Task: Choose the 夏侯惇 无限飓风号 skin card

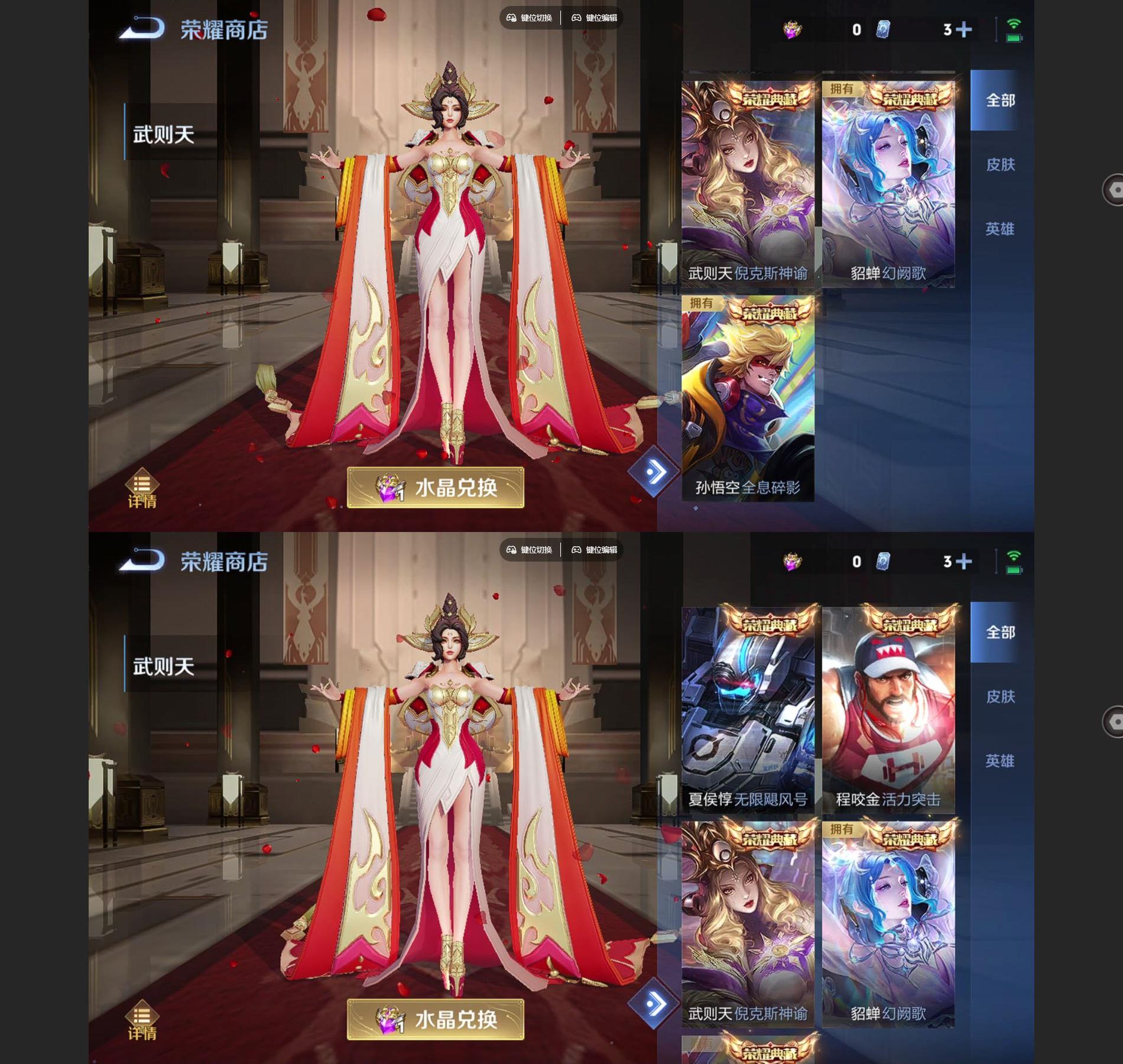Action: [748, 709]
